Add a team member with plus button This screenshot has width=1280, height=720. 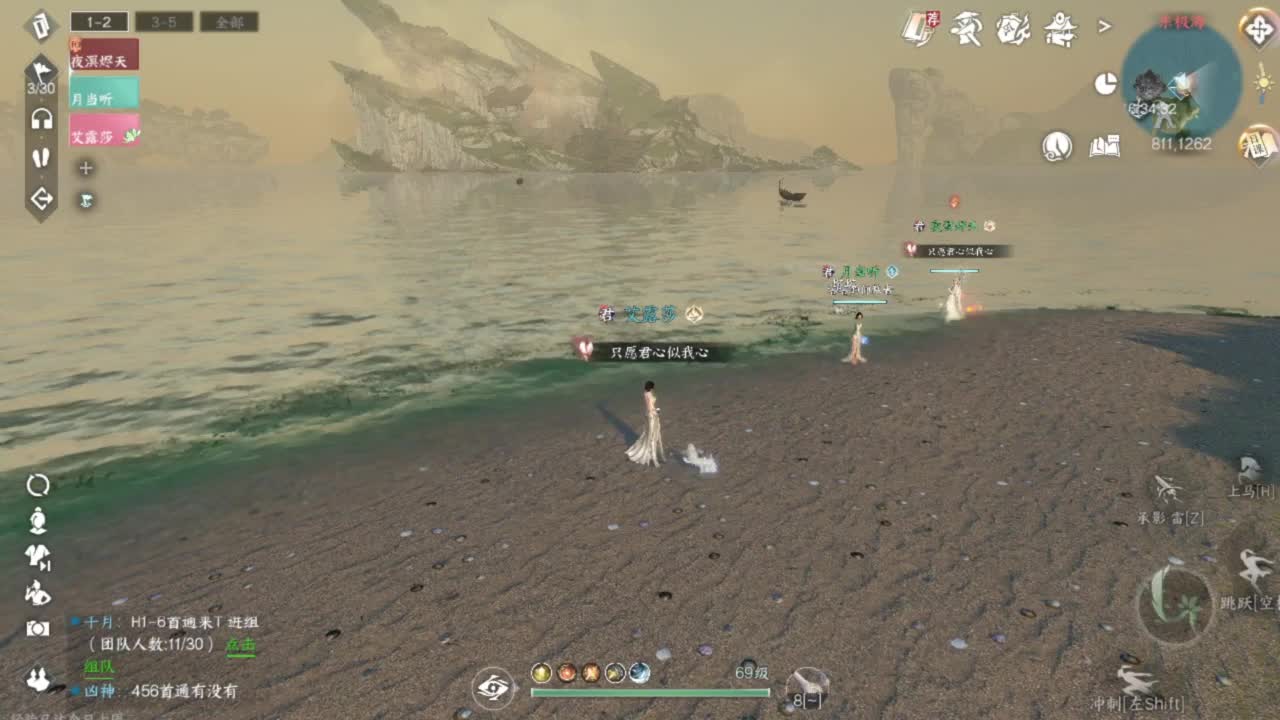pyautogui.click(x=86, y=168)
